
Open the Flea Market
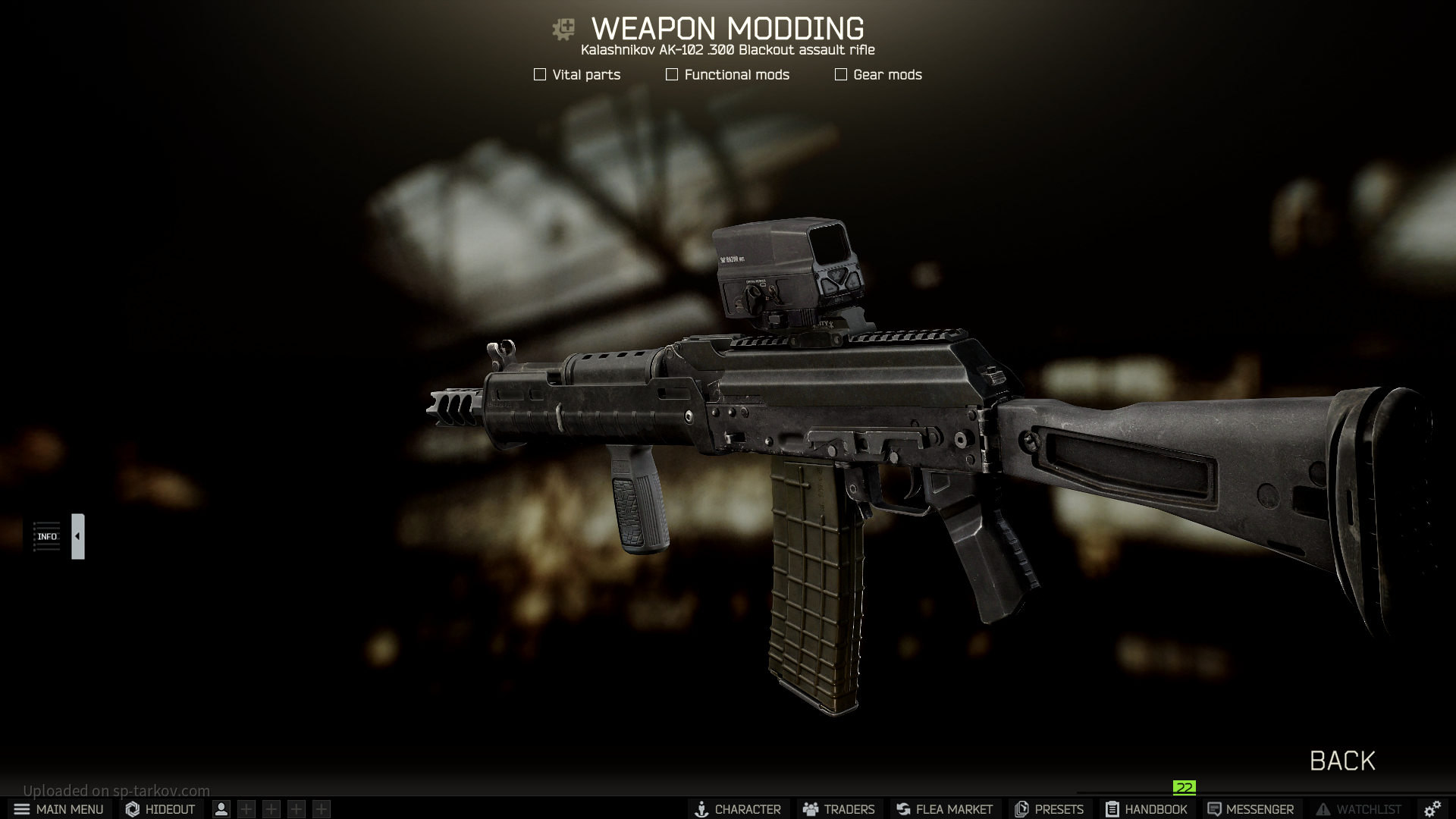pos(945,809)
